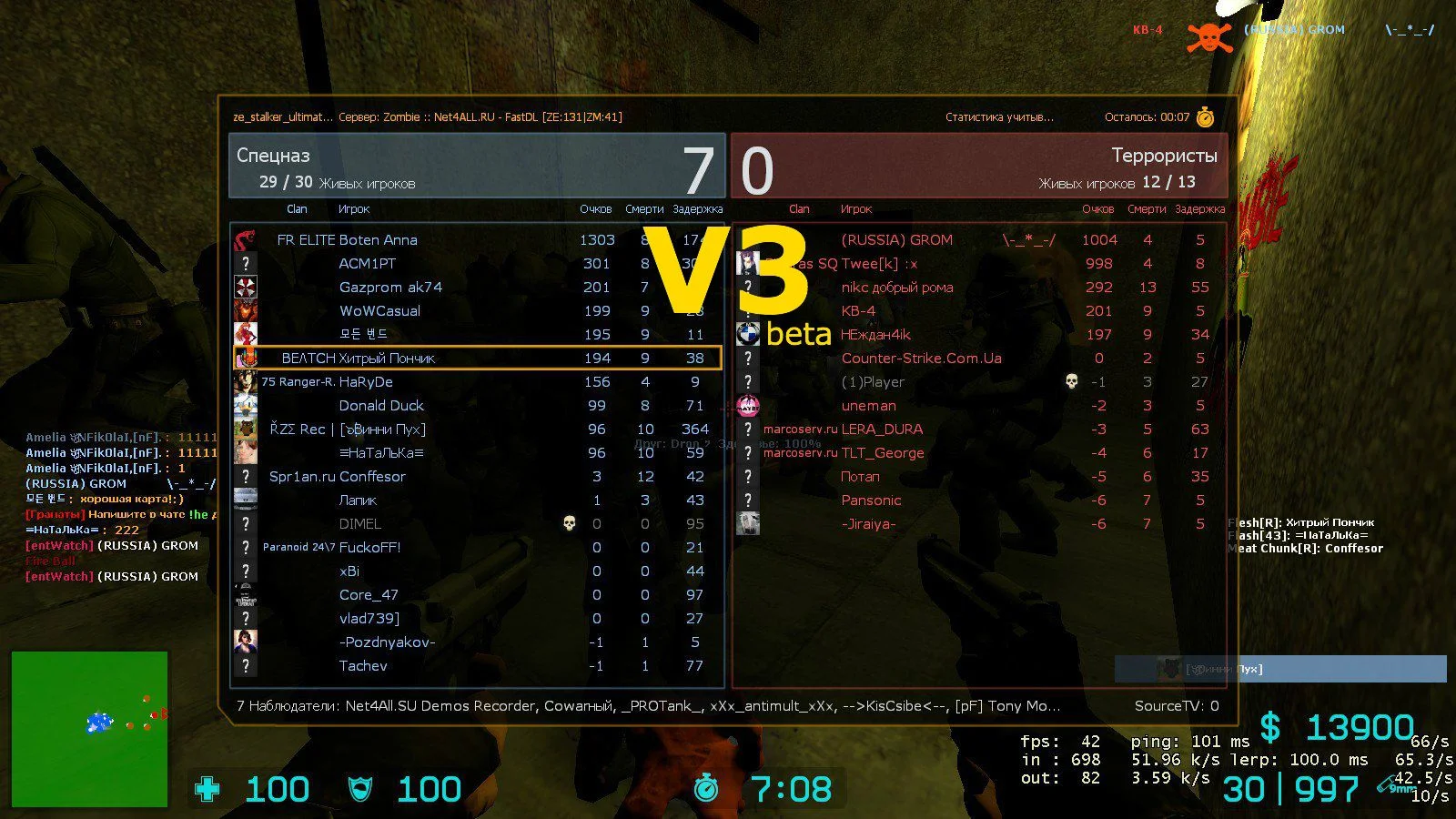
Task: Click ACM1PT's question-mark avatar icon
Action: (244, 263)
